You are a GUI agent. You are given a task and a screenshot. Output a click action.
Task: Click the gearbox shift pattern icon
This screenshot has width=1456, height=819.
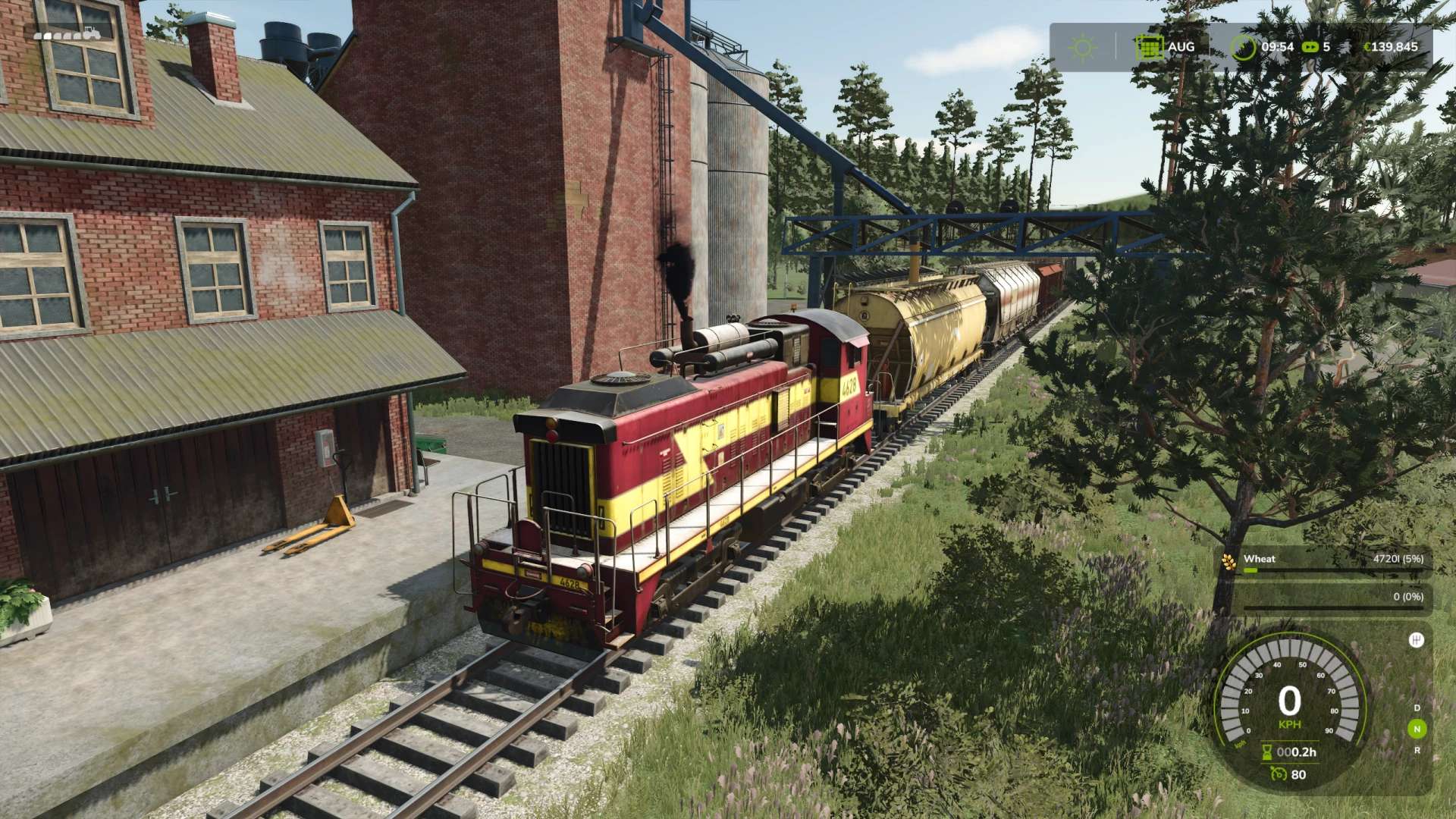[x=1416, y=640]
